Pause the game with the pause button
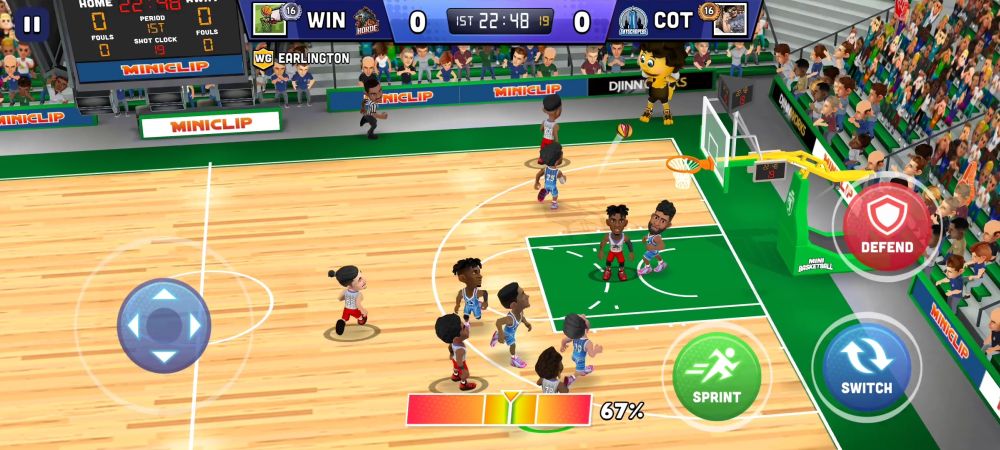The width and height of the screenshot is (1000, 450). tap(32, 24)
